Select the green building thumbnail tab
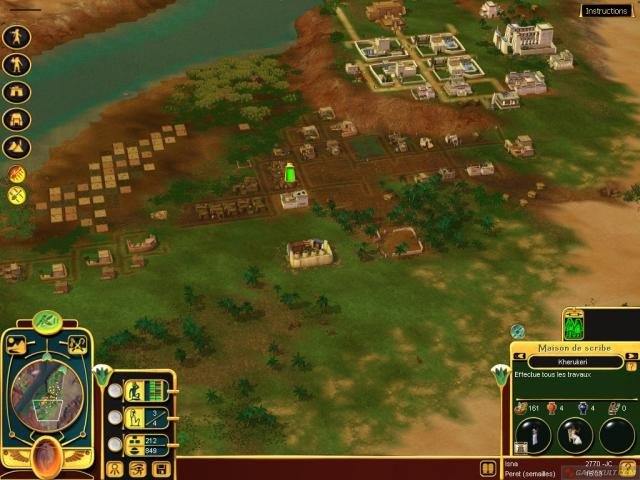This screenshot has height=480, width=640. pyautogui.click(x=575, y=325)
